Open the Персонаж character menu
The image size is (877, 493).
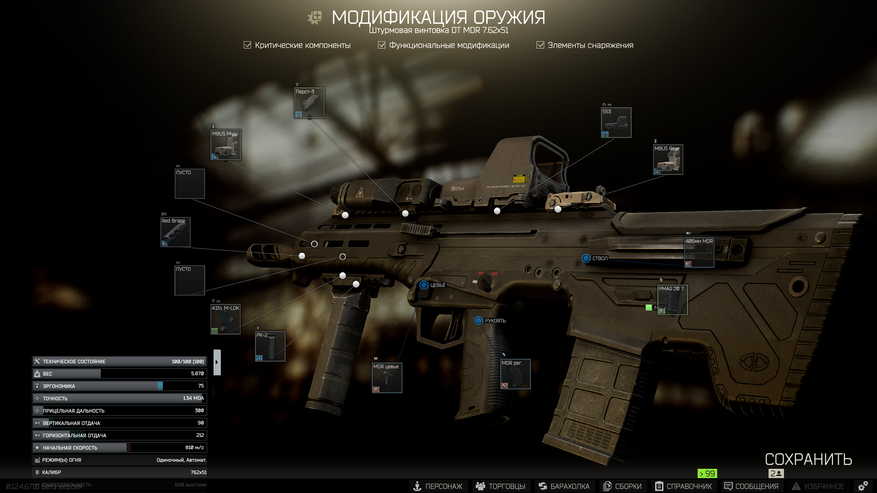[x=438, y=486]
